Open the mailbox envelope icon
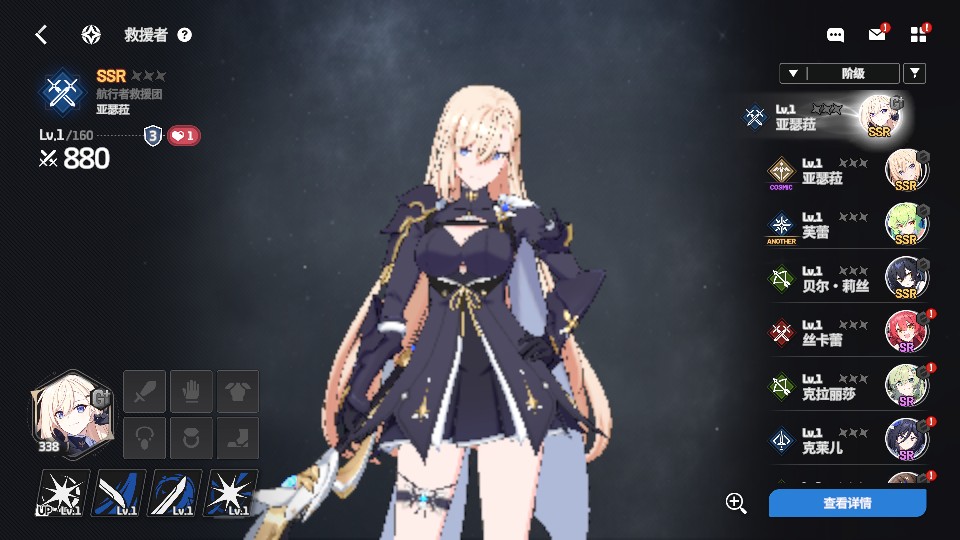This screenshot has height=540, width=960. [877, 35]
